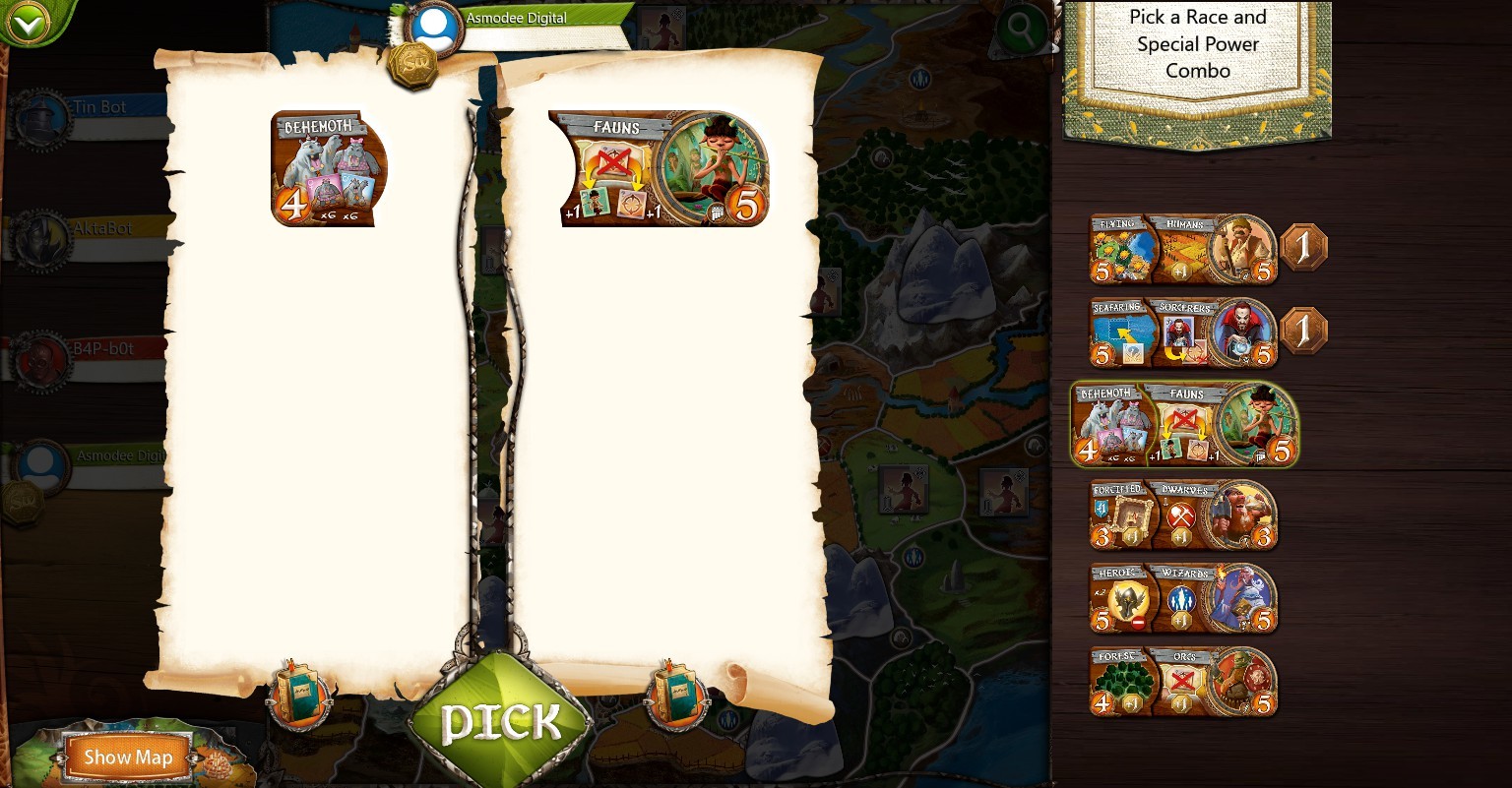Pick the Heroic Wizards combination

tap(1181, 598)
